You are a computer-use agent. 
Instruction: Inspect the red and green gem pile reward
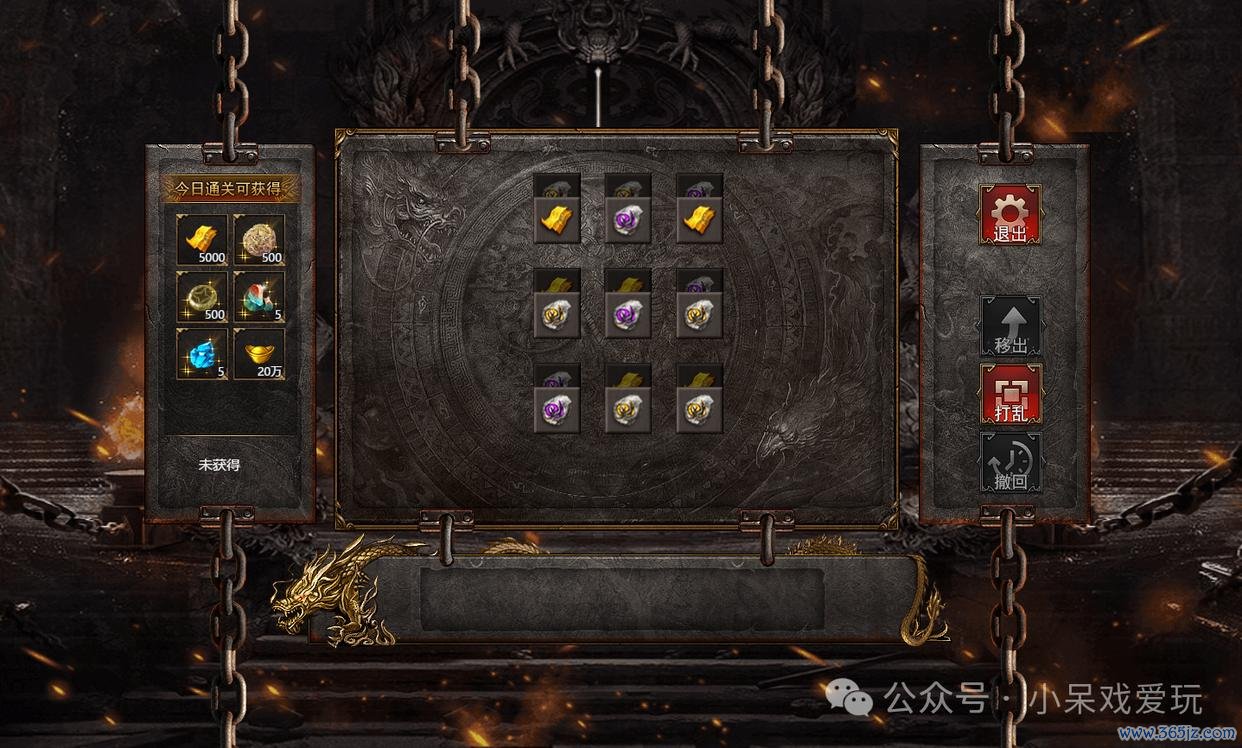pyautogui.click(x=259, y=297)
